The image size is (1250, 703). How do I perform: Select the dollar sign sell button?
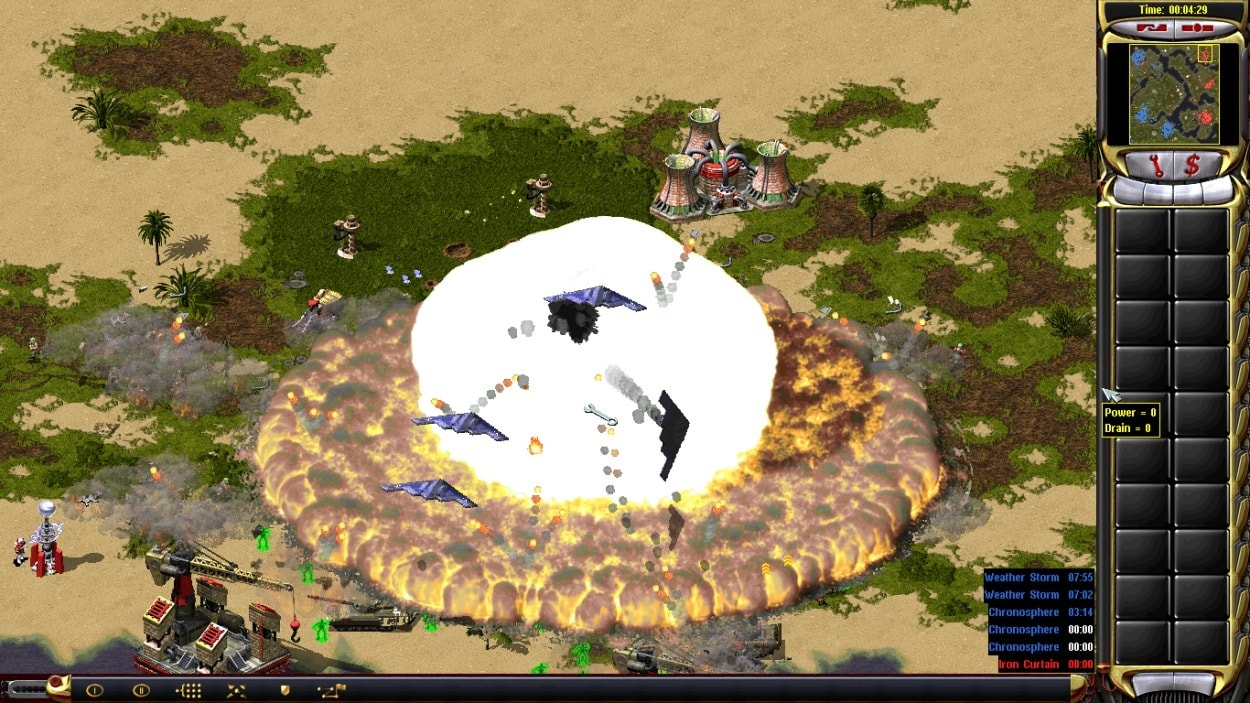1192,165
